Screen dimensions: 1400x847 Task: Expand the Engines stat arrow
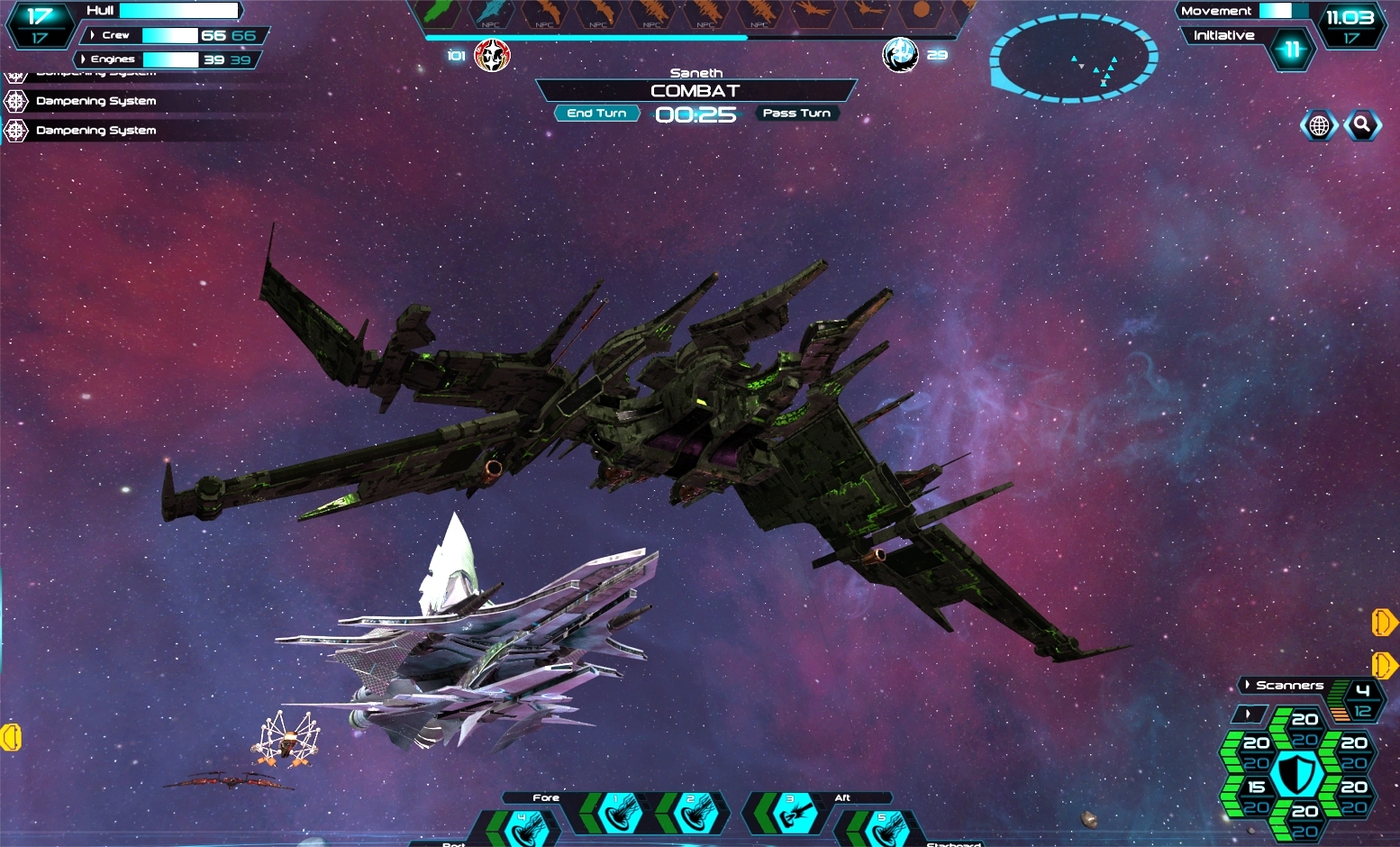pyautogui.click(x=84, y=59)
